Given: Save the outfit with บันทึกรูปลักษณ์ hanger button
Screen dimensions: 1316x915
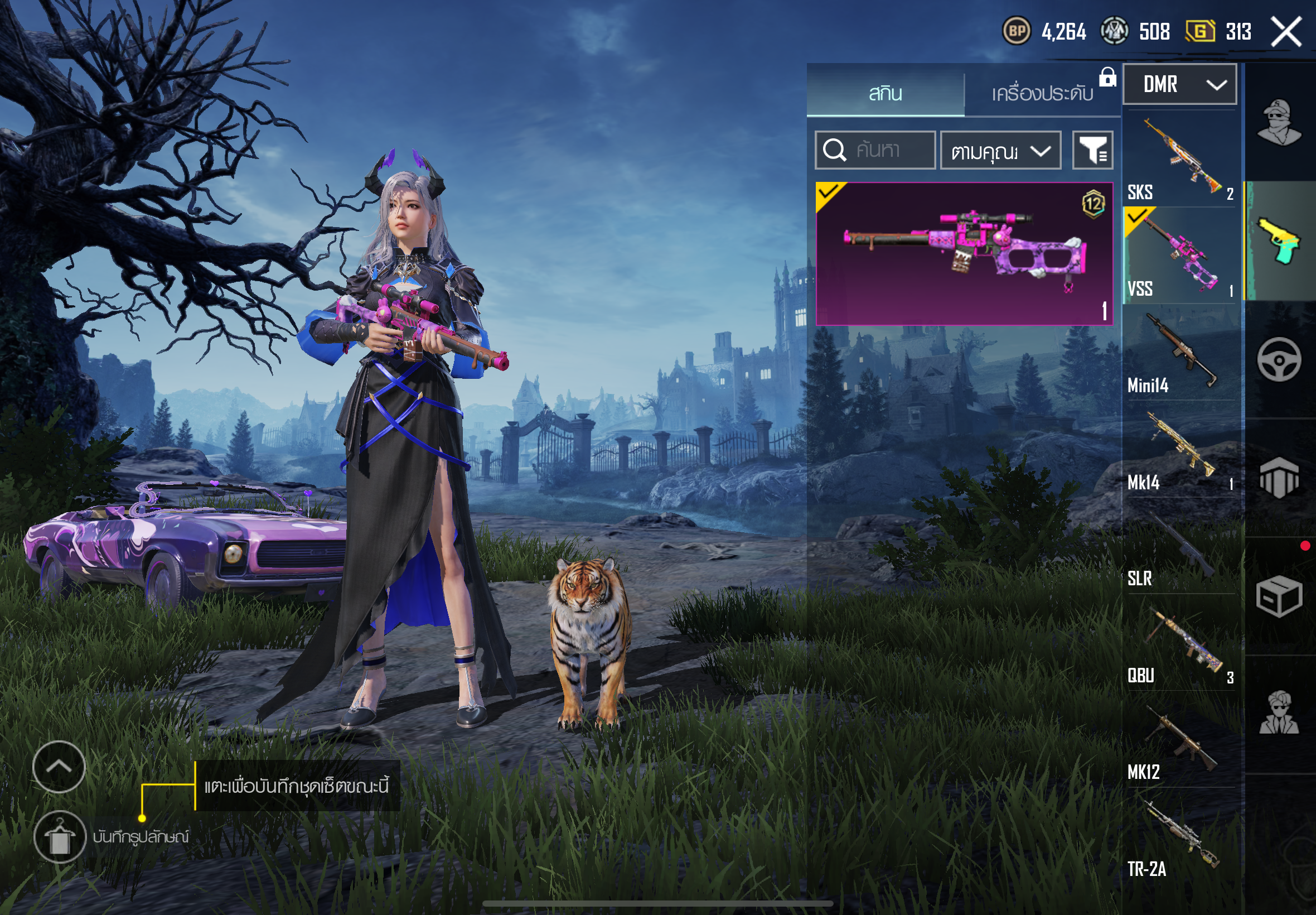Looking at the screenshot, I should point(60,837).
